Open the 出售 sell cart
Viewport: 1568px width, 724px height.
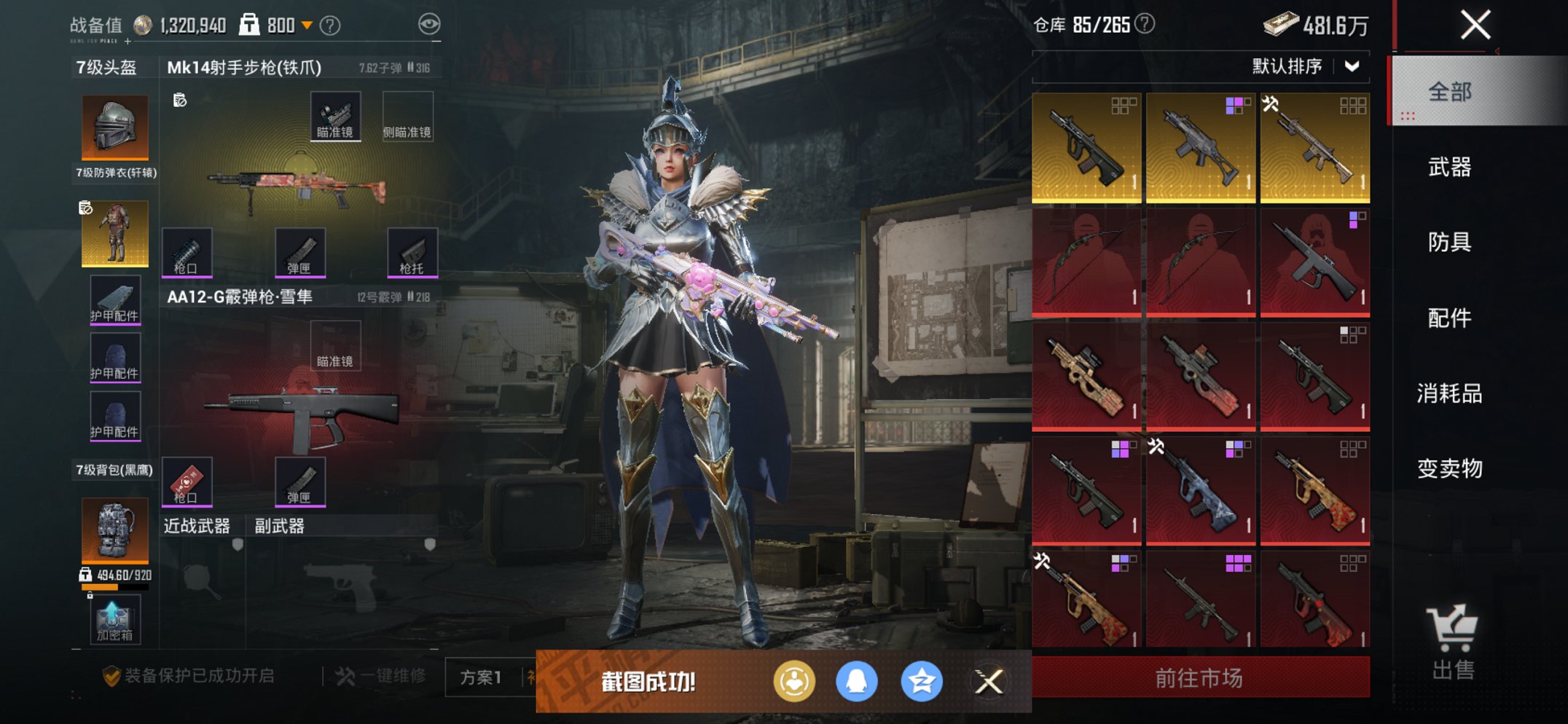[x=1453, y=642]
